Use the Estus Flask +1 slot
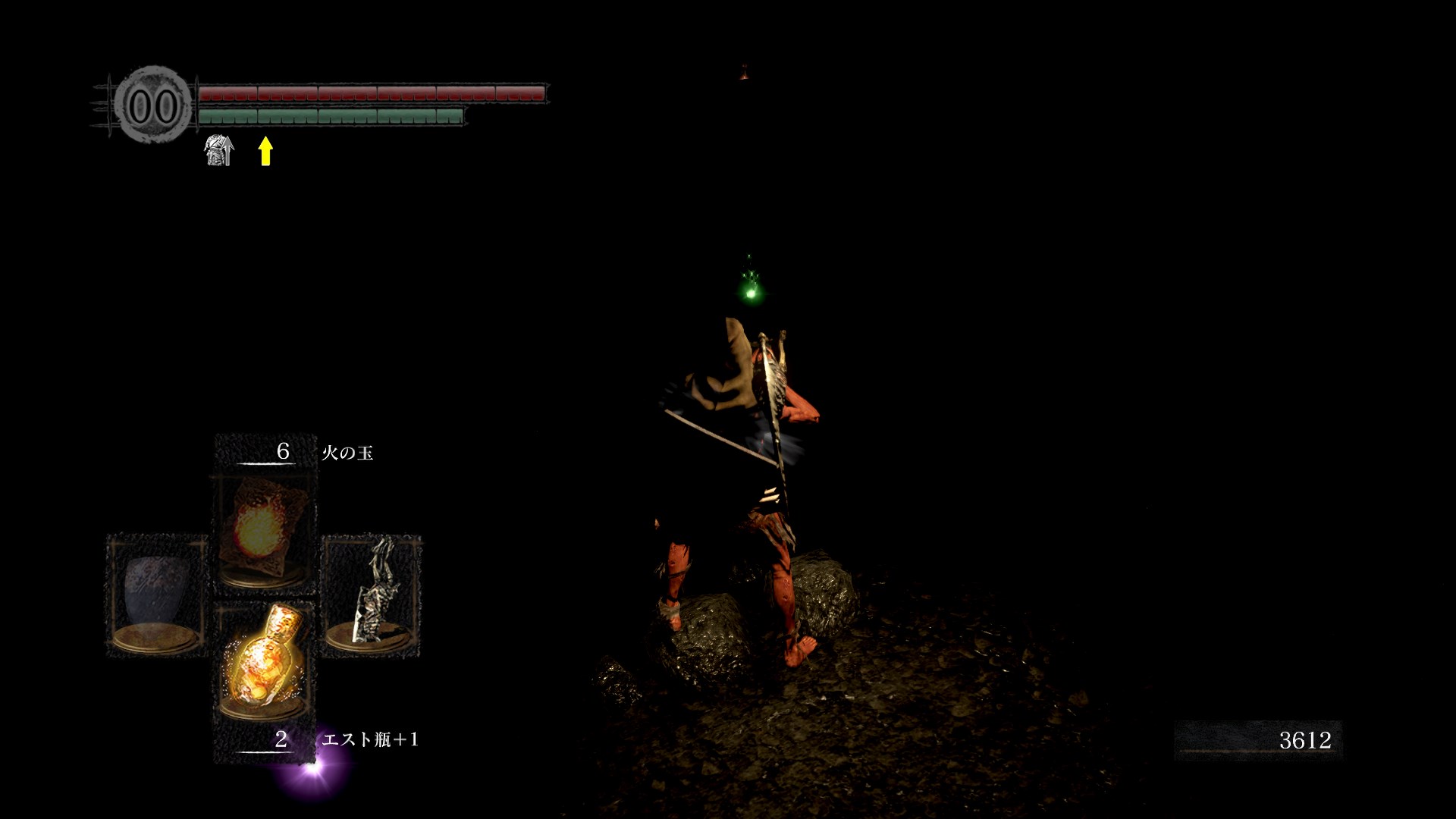1456x819 pixels. click(265, 660)
